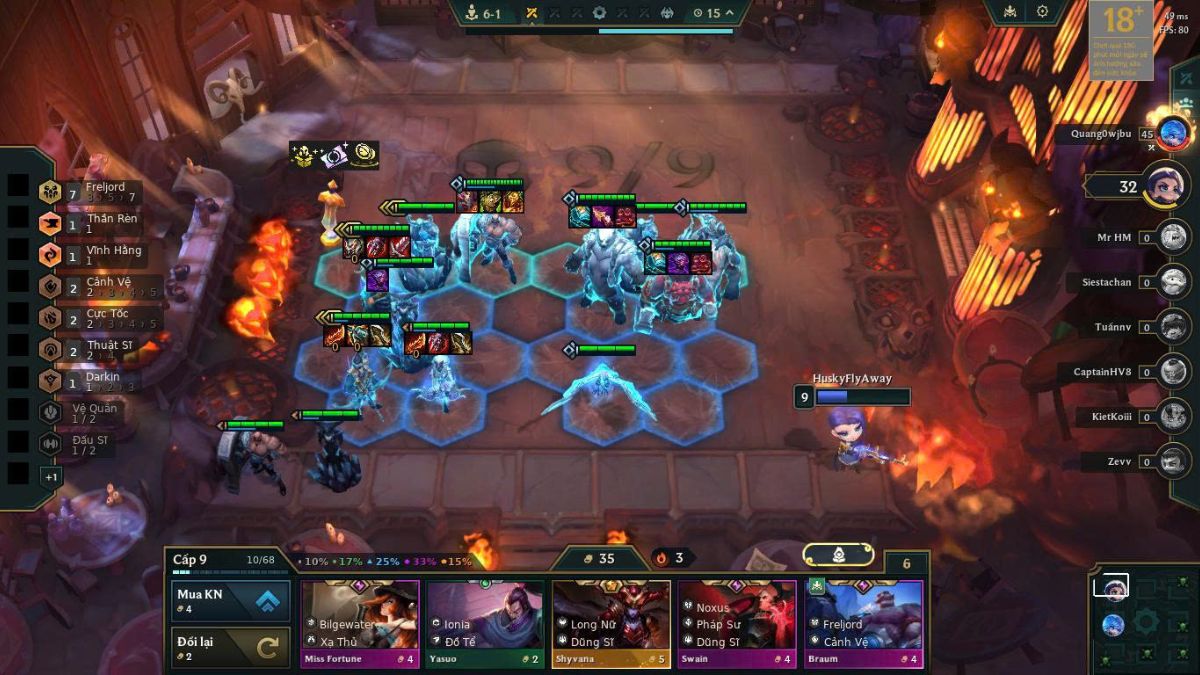The image size is (1200, 675).
Task: Purchase the Yasuo shop card
Action: click(x=485, y=622)
